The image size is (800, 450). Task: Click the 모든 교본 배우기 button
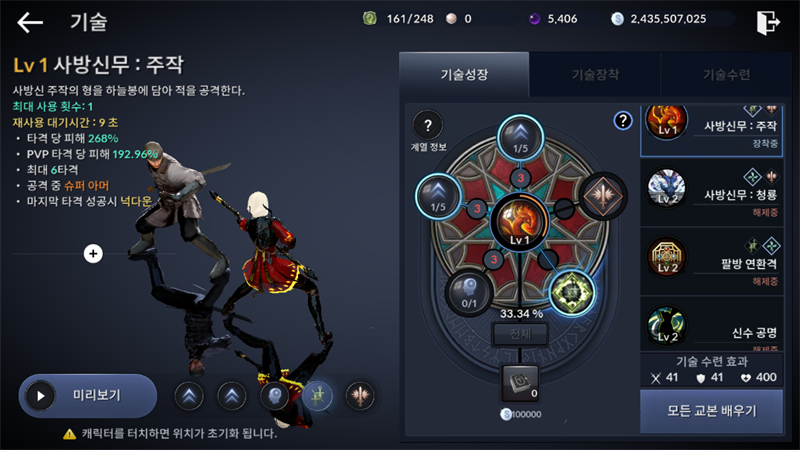click(x=711, y=411)
